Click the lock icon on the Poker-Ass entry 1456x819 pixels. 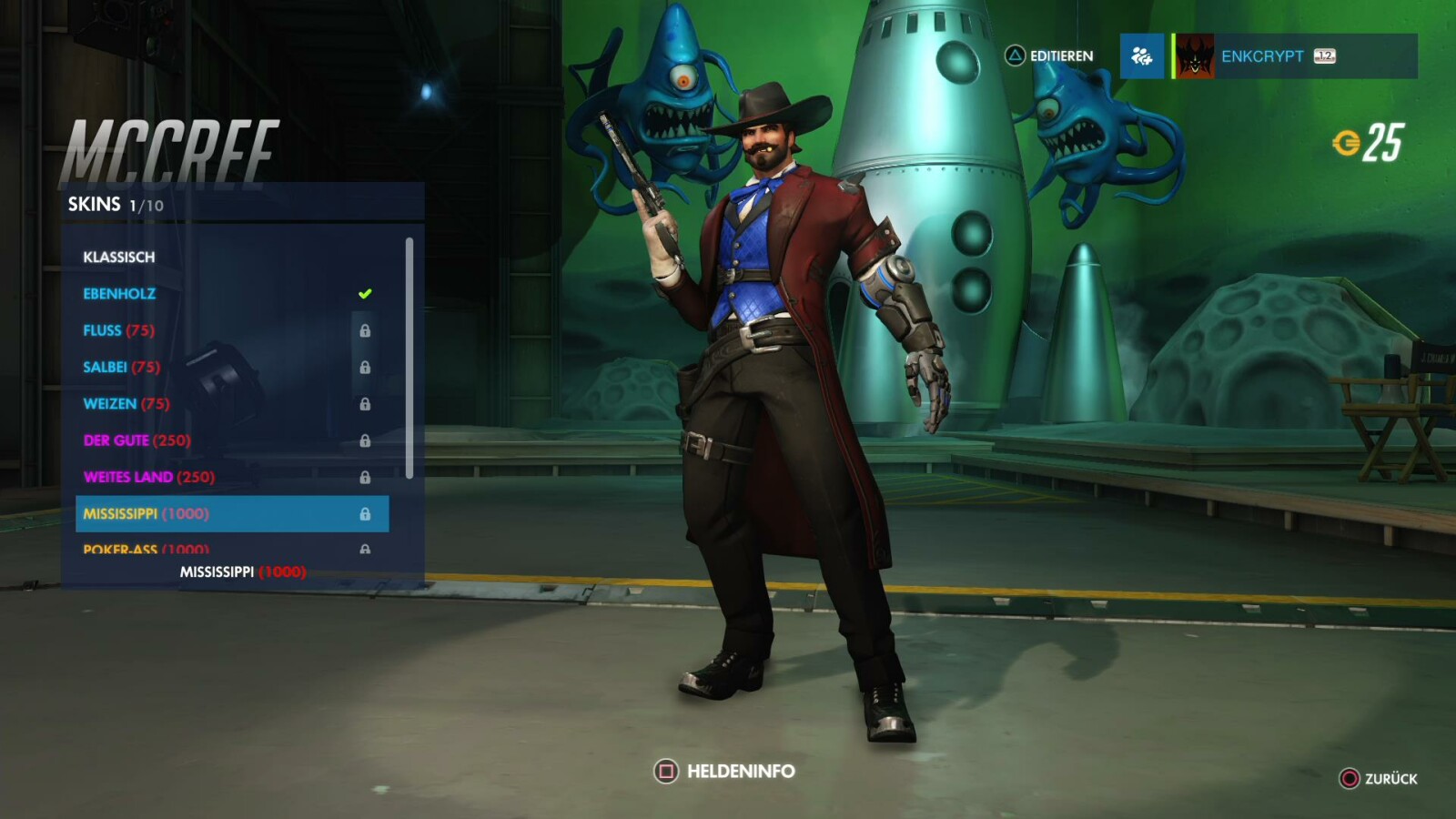[367, 549]
